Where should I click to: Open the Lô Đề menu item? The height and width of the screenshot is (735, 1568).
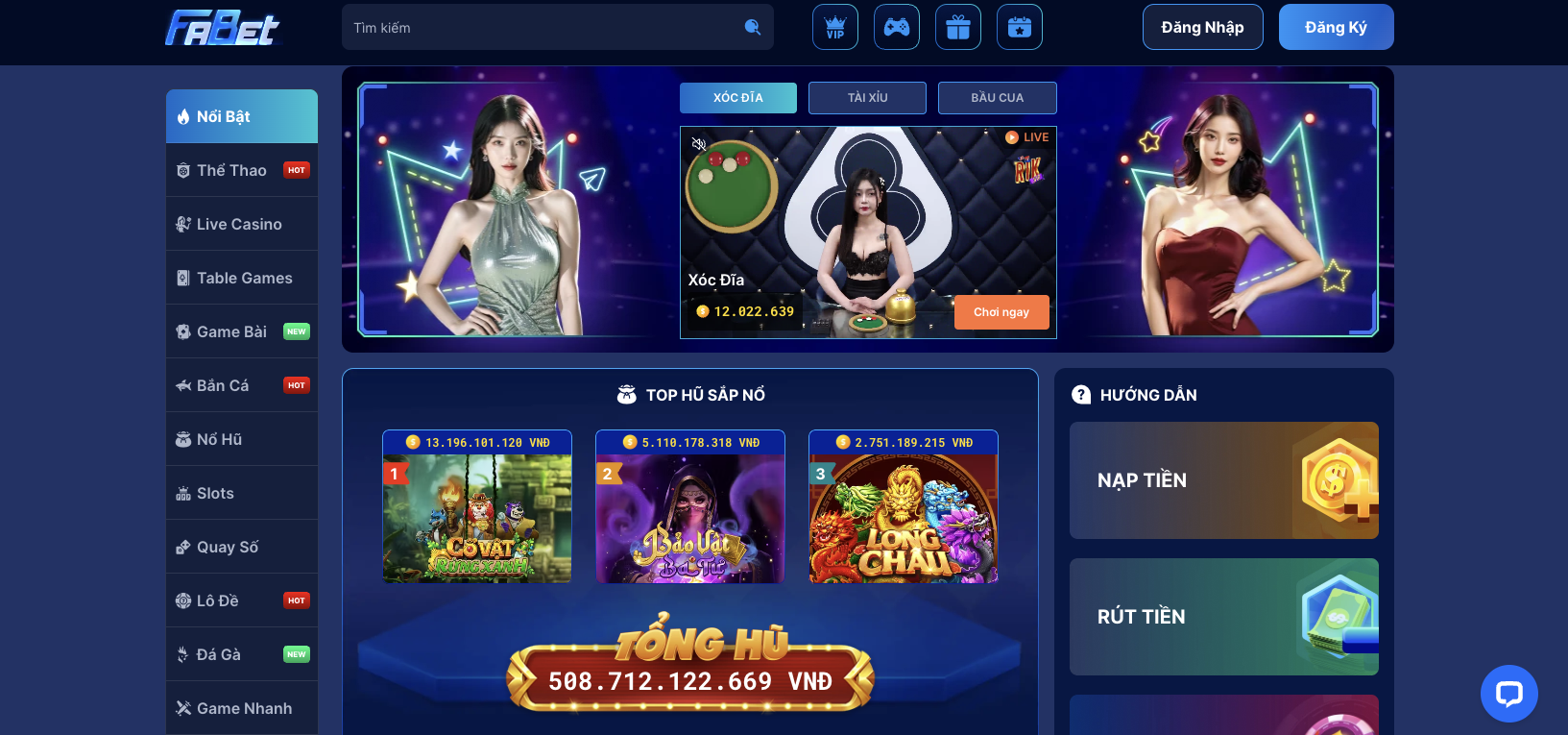220,600
